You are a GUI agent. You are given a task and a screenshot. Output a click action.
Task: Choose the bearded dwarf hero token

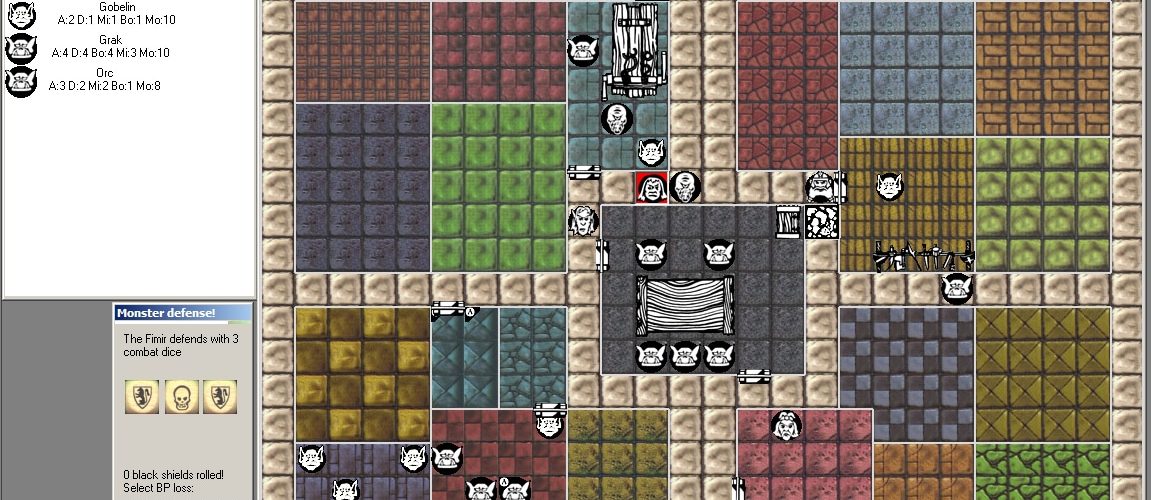[821, 187]
